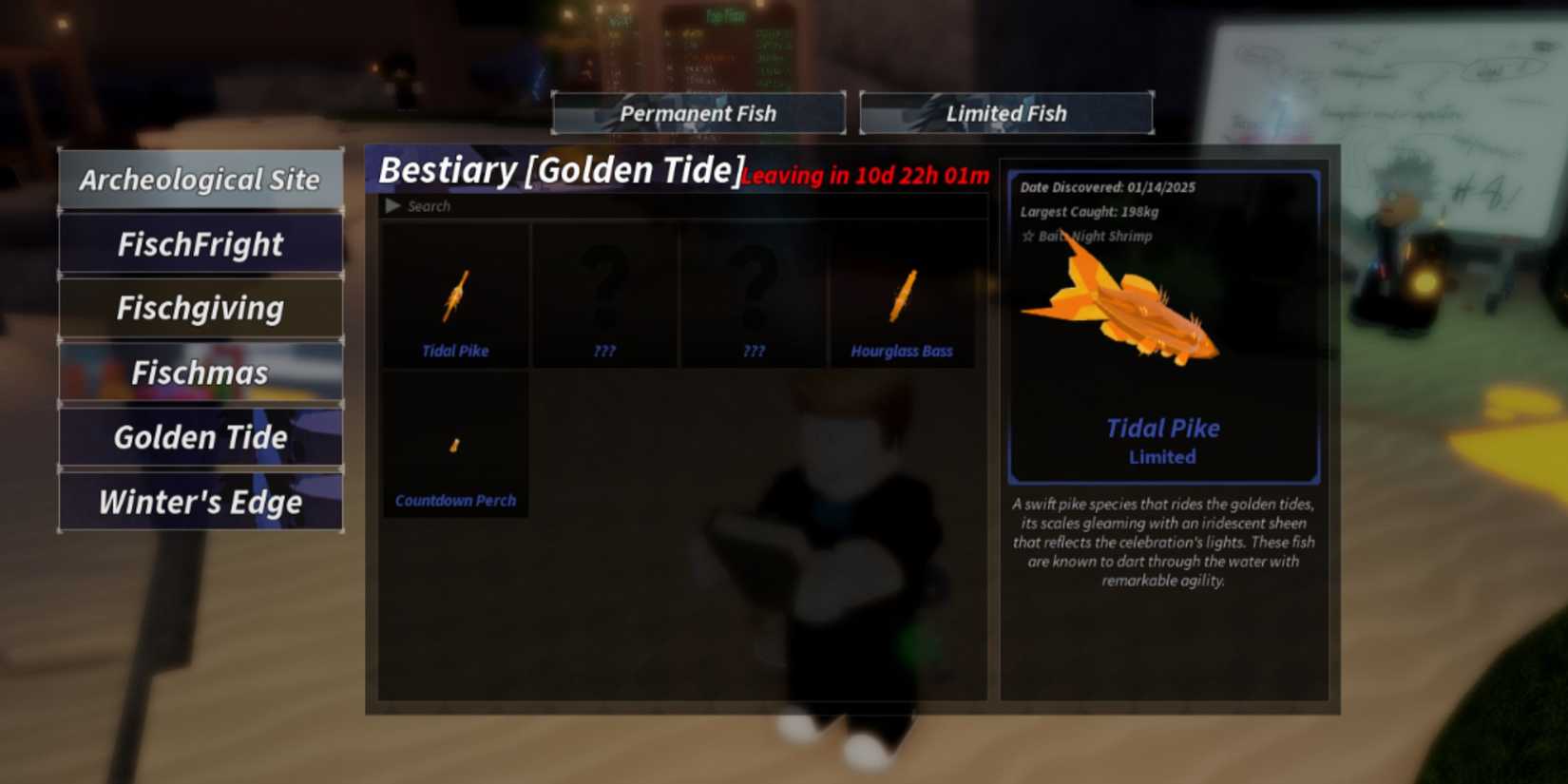This screenshot has width=1568, height=784.
Task: Click the Leaving in 10d 22h countdown timer
Action: click(866, 175)
